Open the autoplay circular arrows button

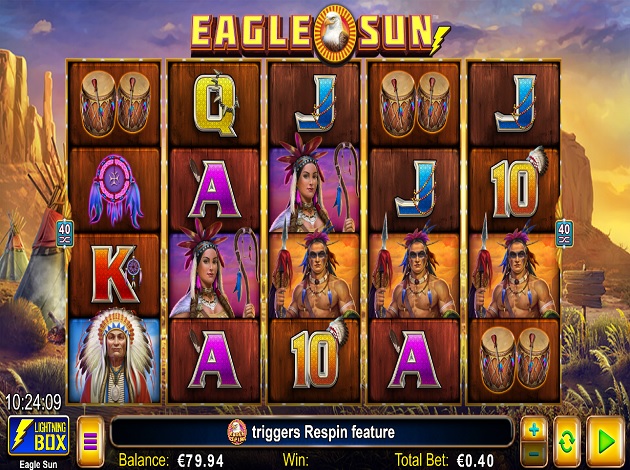[567, 435]
